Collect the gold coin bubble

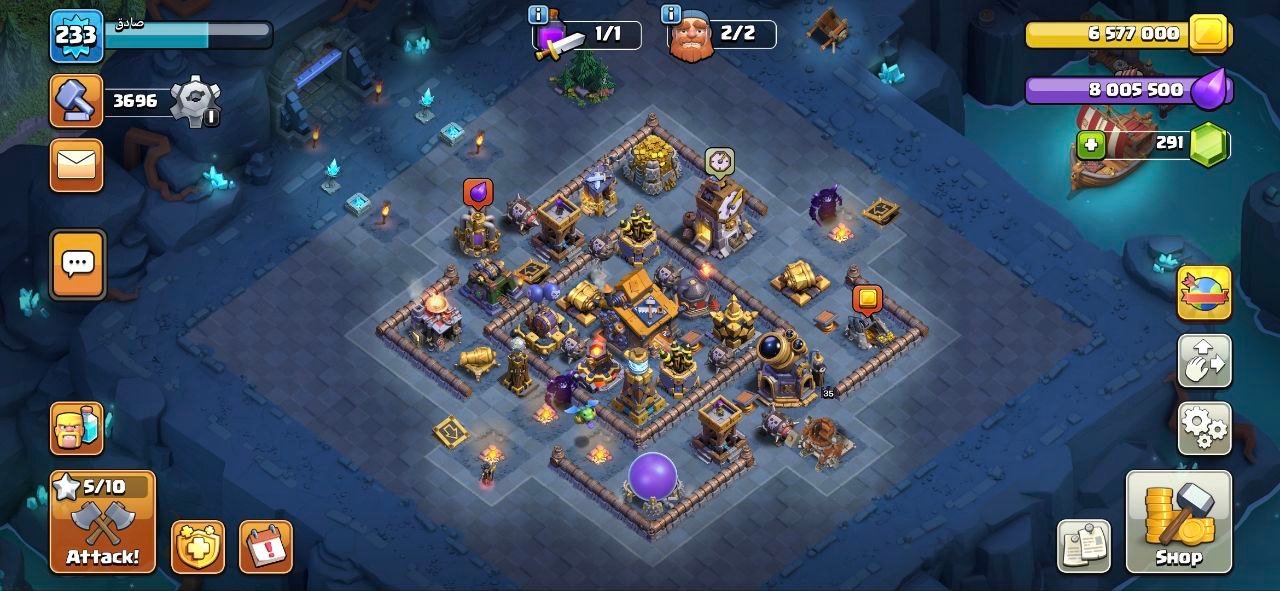click(867, 299)
